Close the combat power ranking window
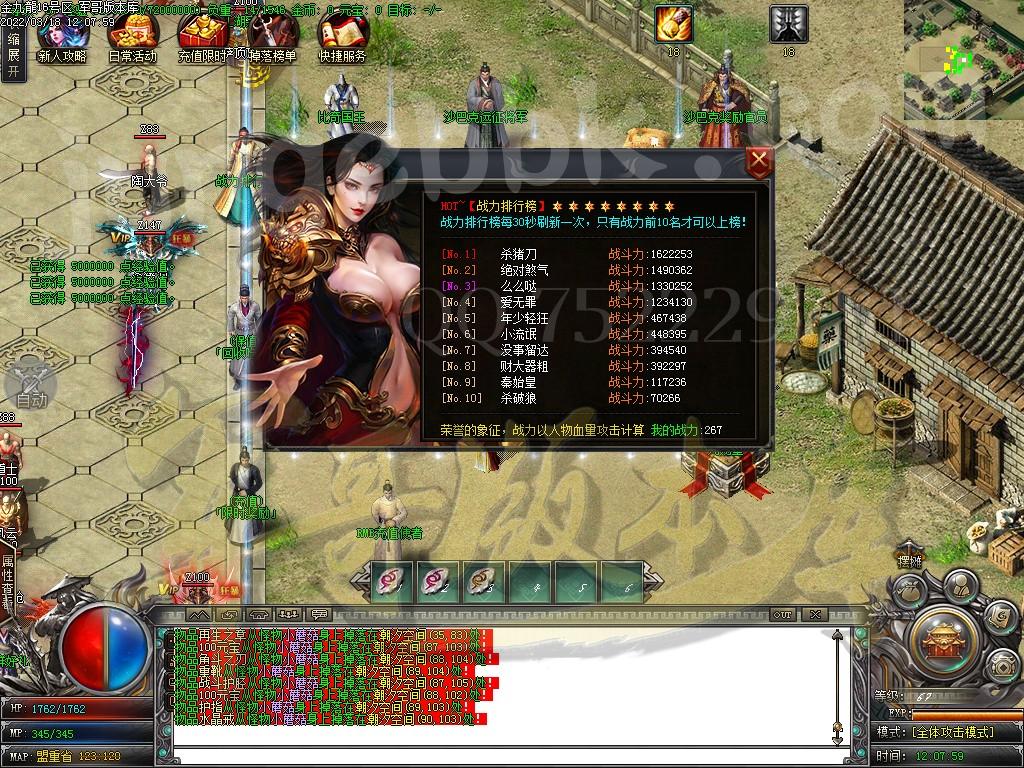The height and width of the screenshot is (768, 1024). point(760,162)
